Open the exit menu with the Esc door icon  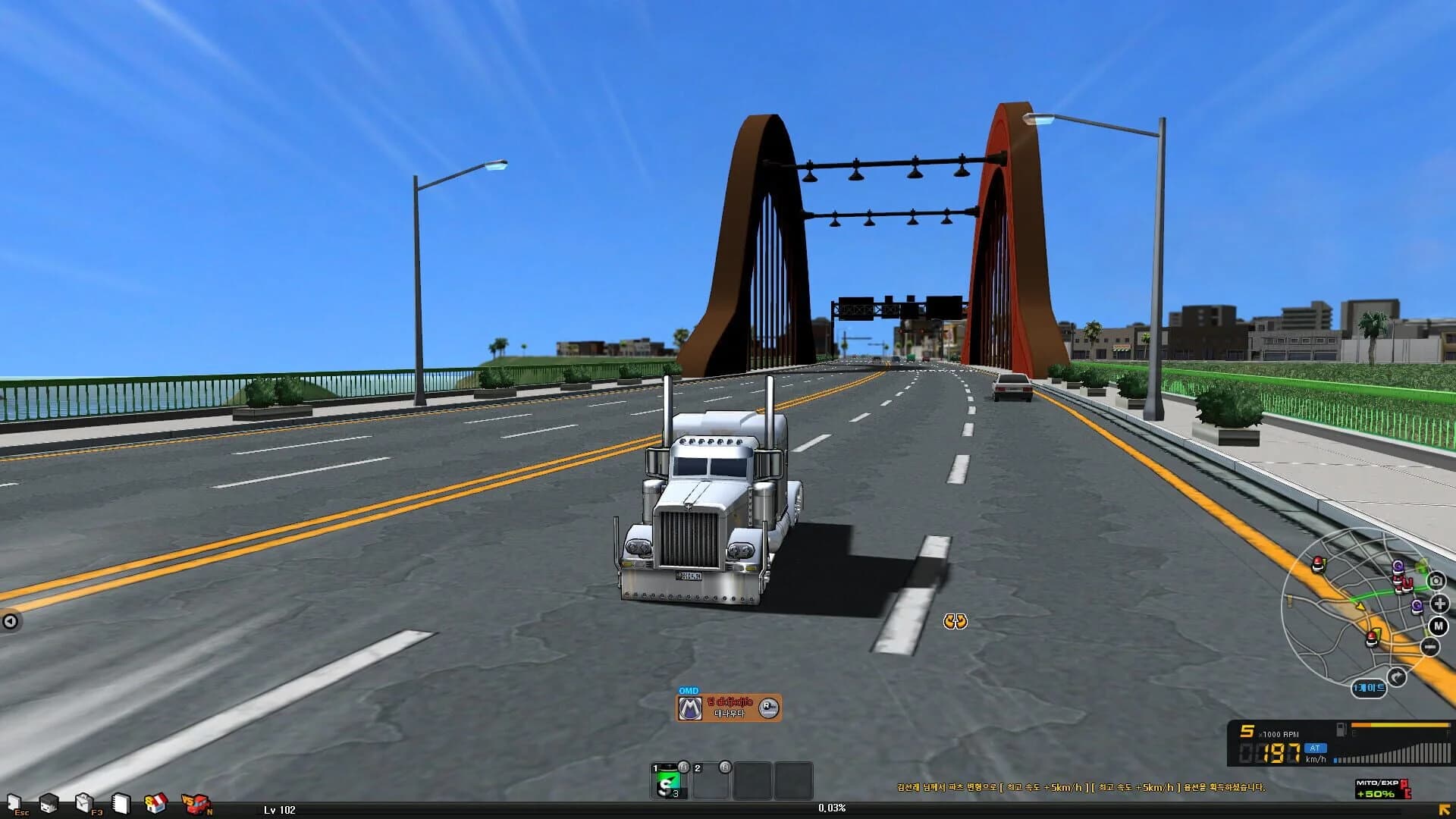pos(14,800)
